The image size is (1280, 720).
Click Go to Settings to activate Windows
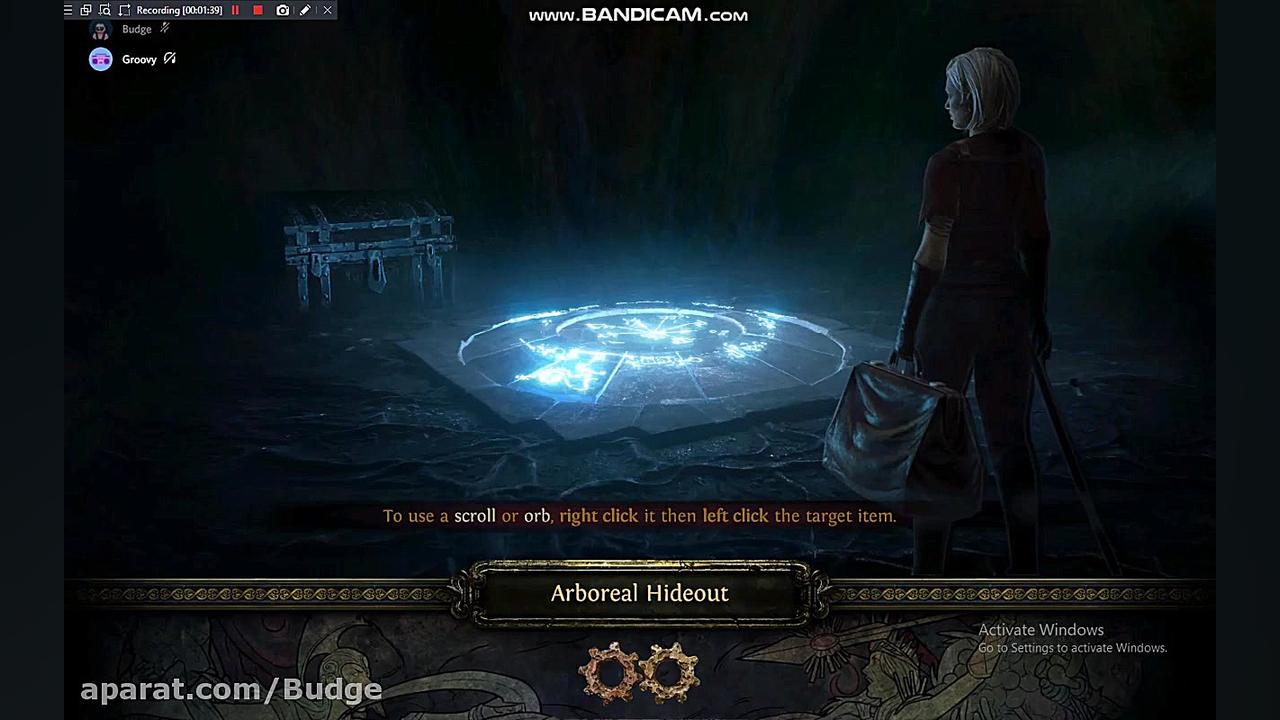coord(1072,648)
